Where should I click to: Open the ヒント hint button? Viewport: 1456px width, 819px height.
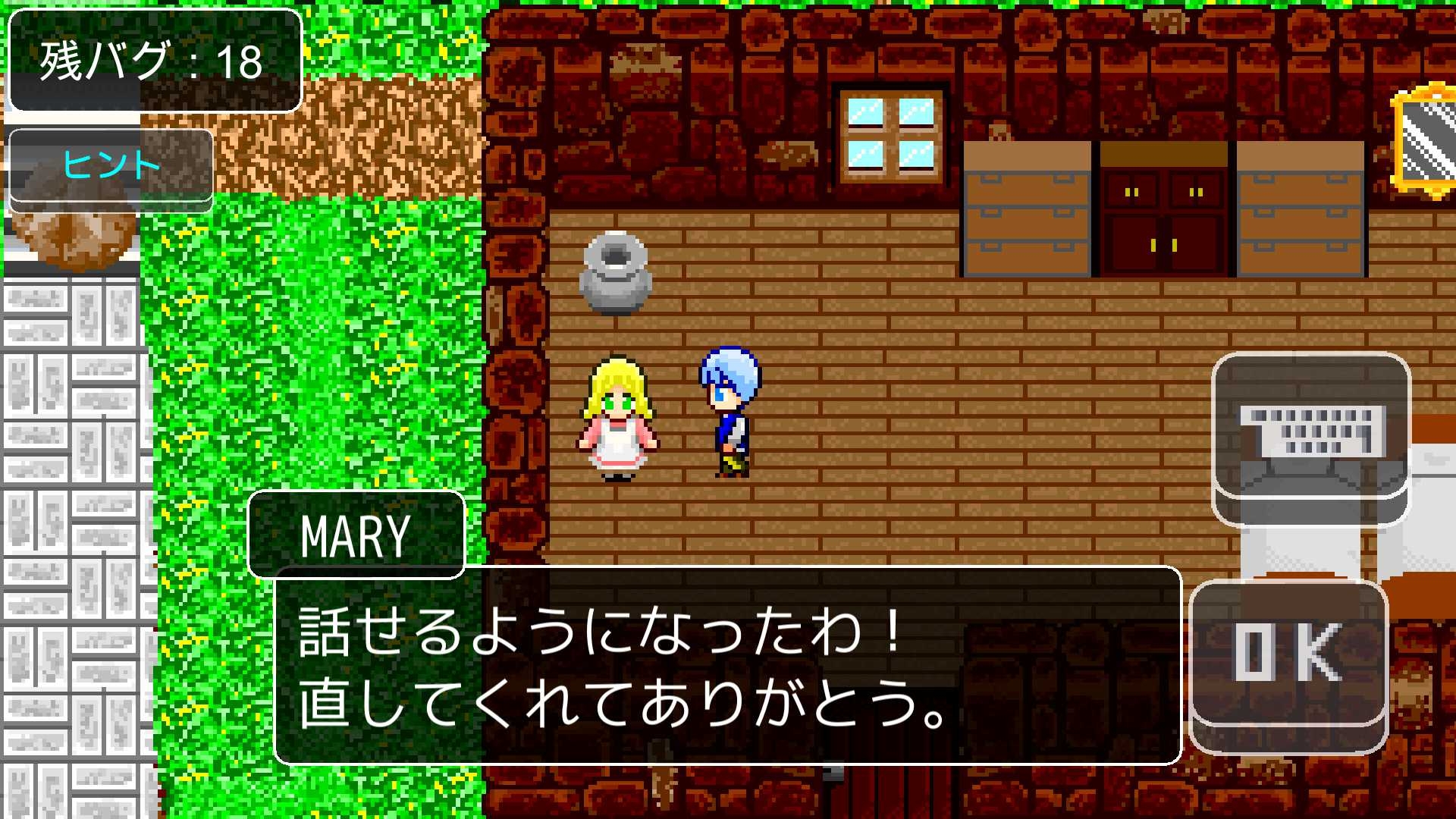[x=111, y=165]
